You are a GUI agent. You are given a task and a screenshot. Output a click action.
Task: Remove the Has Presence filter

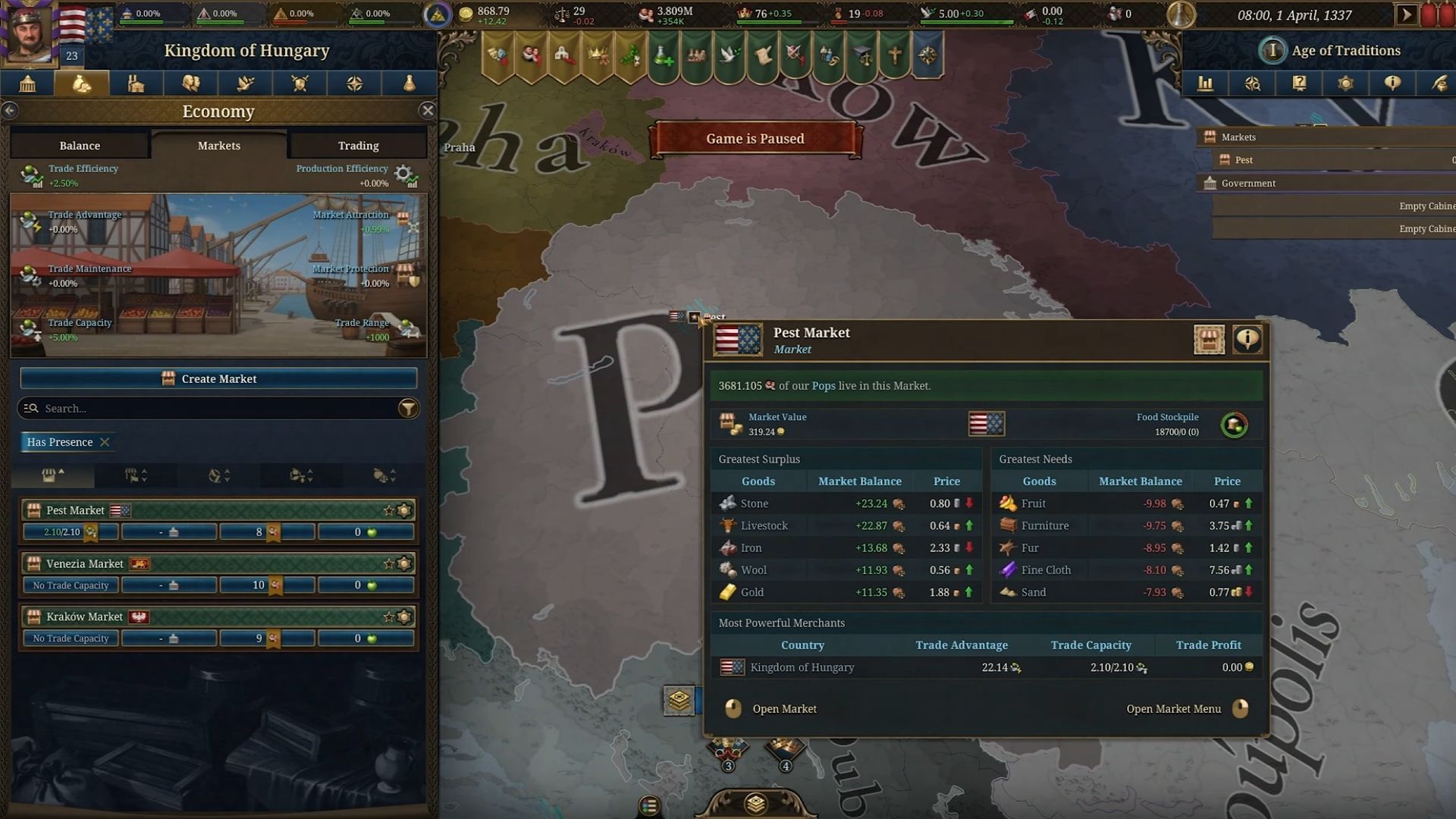point(105,442)
